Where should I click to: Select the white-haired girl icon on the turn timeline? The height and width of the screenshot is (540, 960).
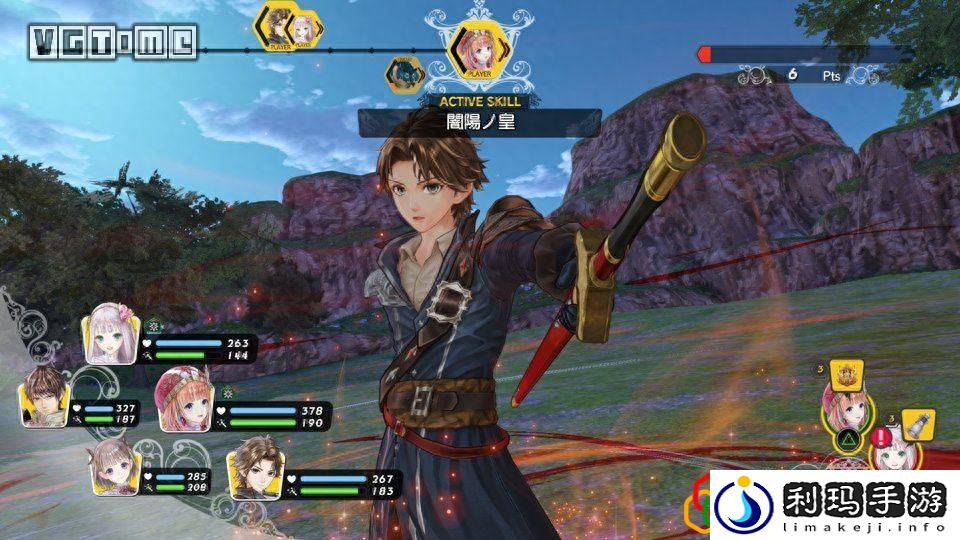(x=303, y=30)
